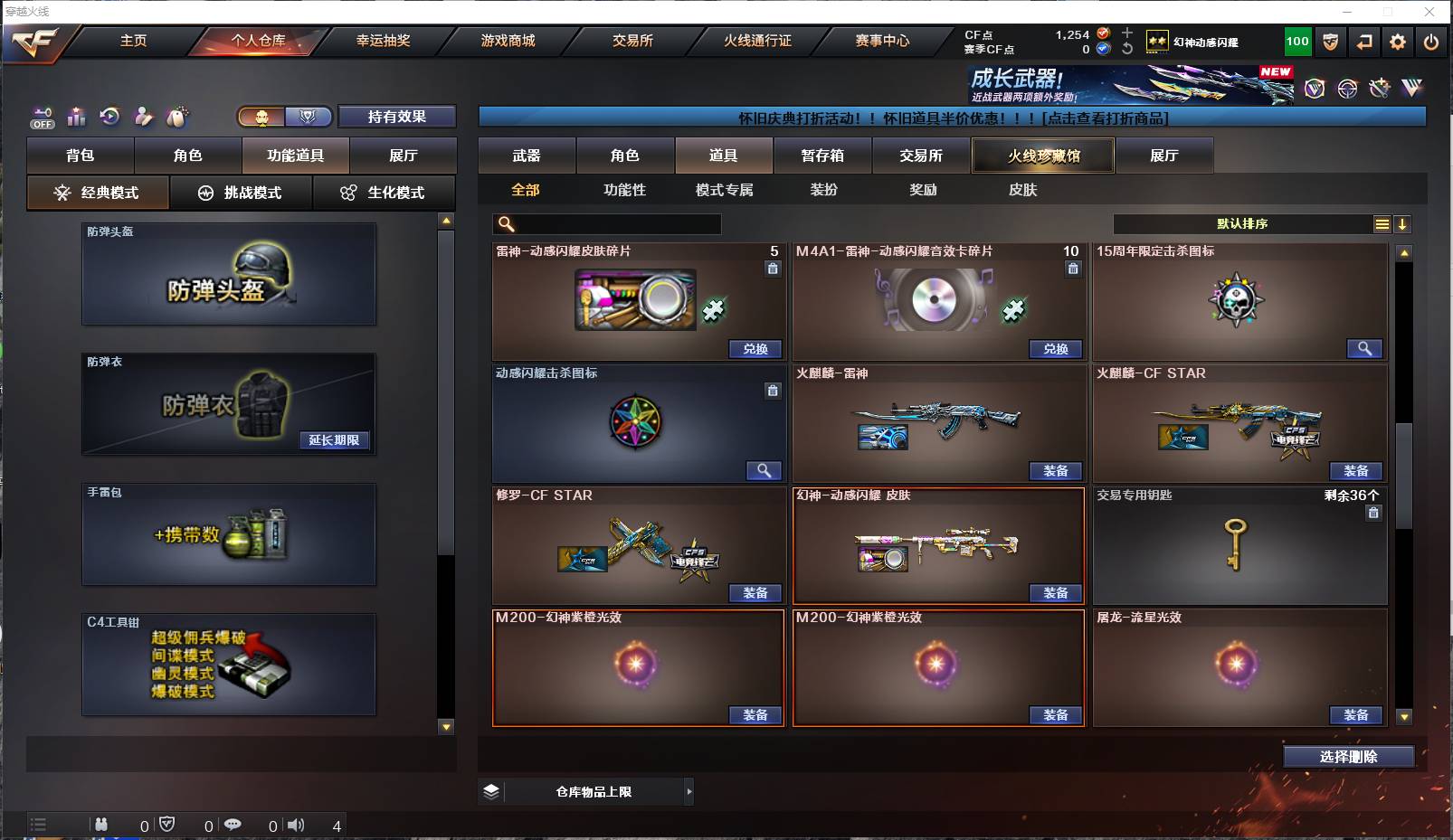Viewport: 1453px width, 840px height.
Task: Open the ranking stats icon
Action: (x=77, y=116)
